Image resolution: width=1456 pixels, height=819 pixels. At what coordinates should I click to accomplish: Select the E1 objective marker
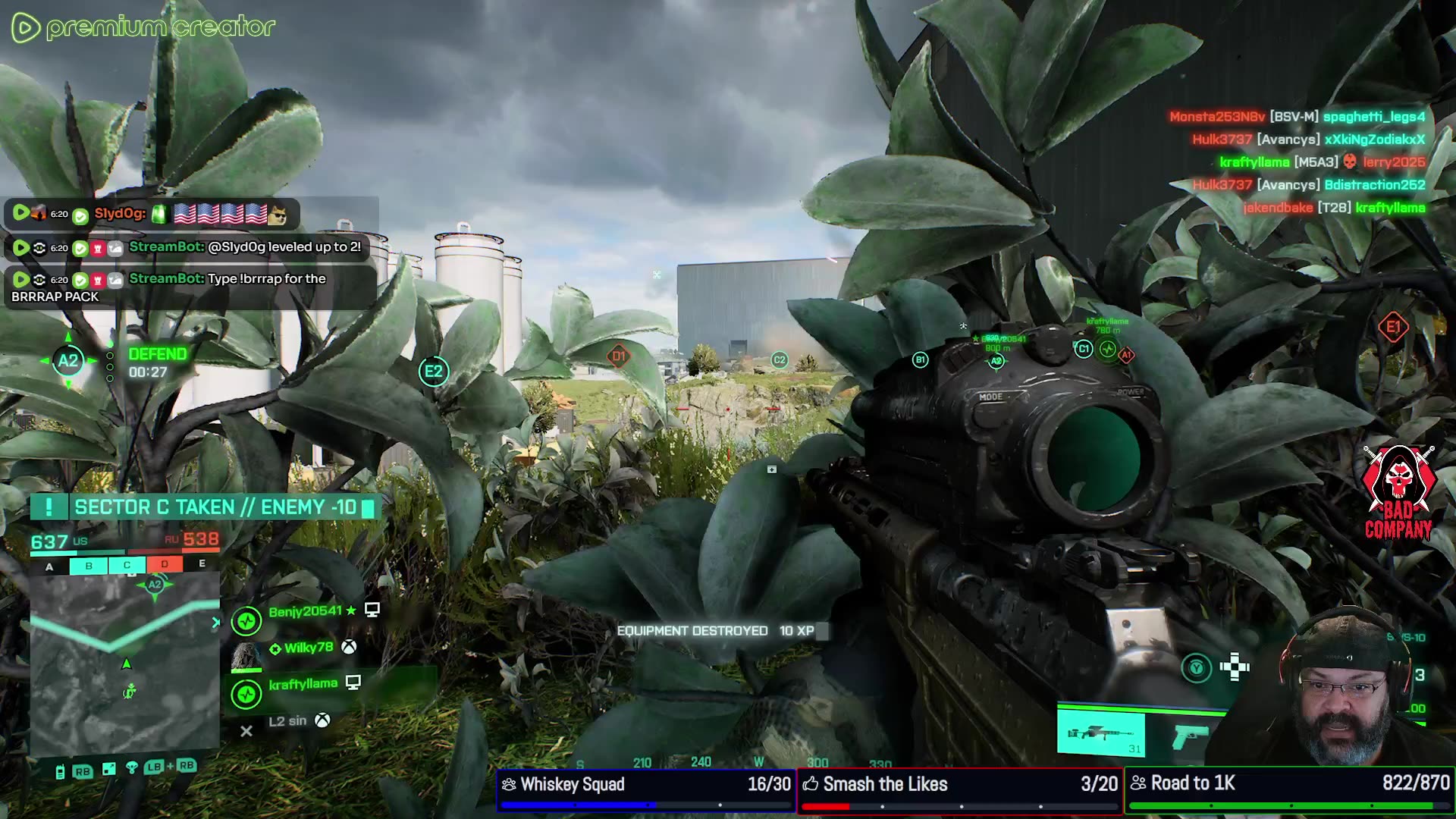coord(1393,328)
